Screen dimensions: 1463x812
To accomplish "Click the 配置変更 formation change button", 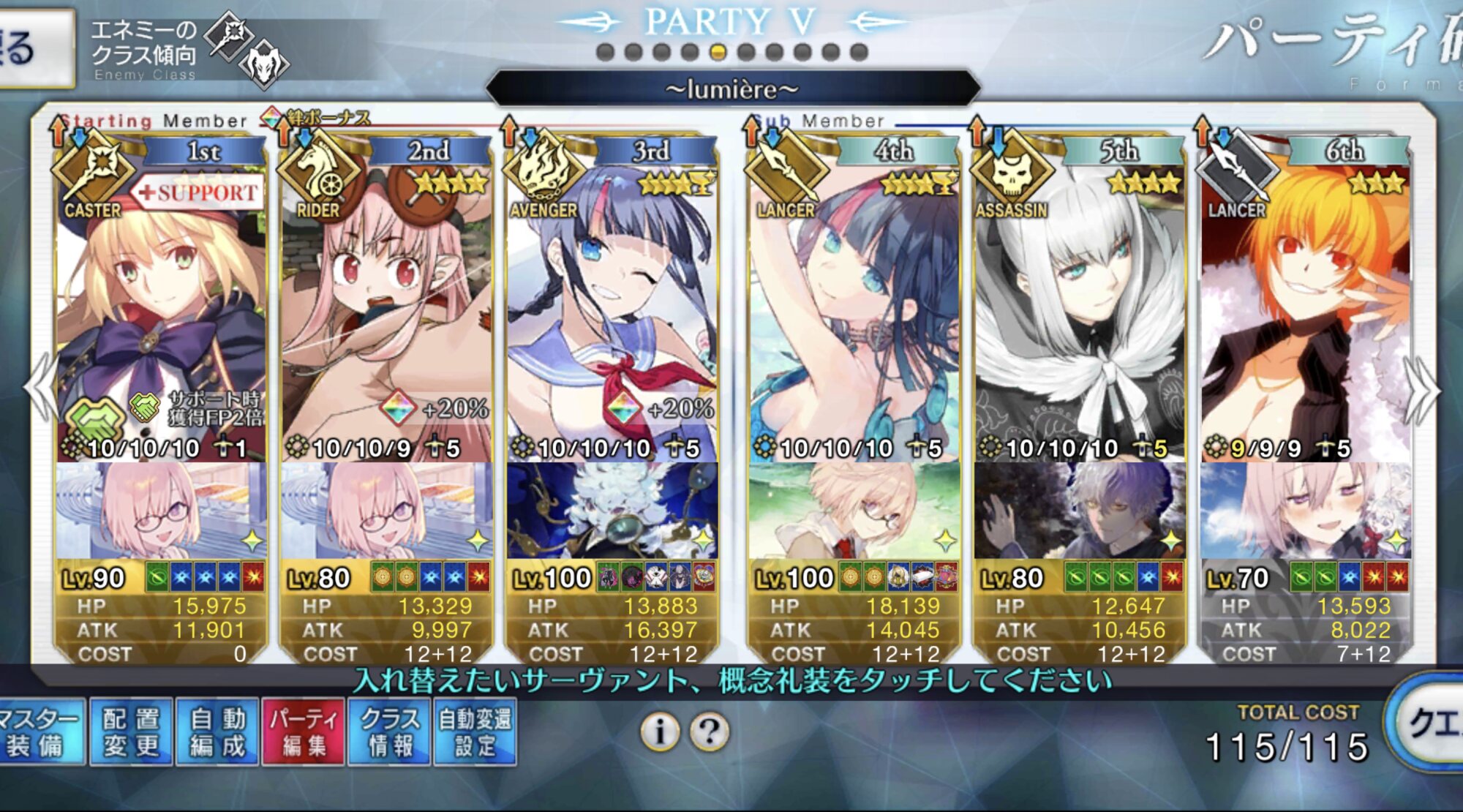I will [x=131, y=732].
